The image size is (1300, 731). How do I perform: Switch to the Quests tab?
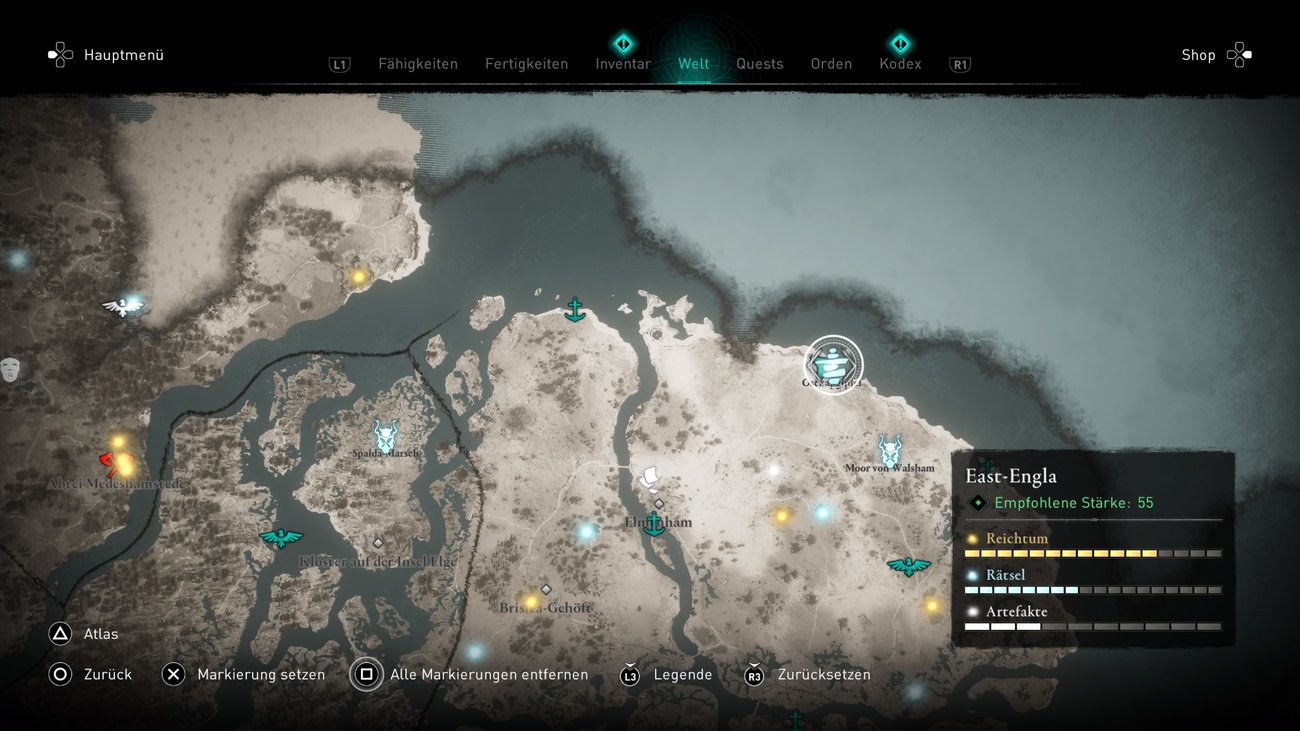click(760, 64)
